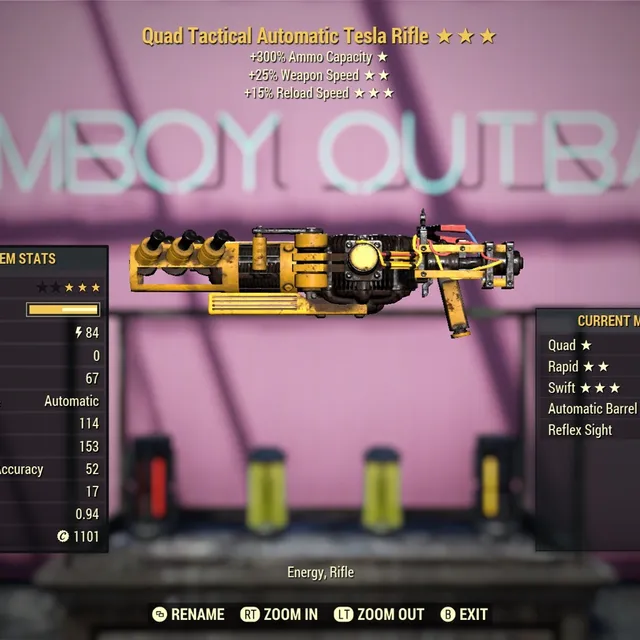Choose the Rename option for the weapon
The width and height of the screenshot is (640, 640).
coord(188,614)
